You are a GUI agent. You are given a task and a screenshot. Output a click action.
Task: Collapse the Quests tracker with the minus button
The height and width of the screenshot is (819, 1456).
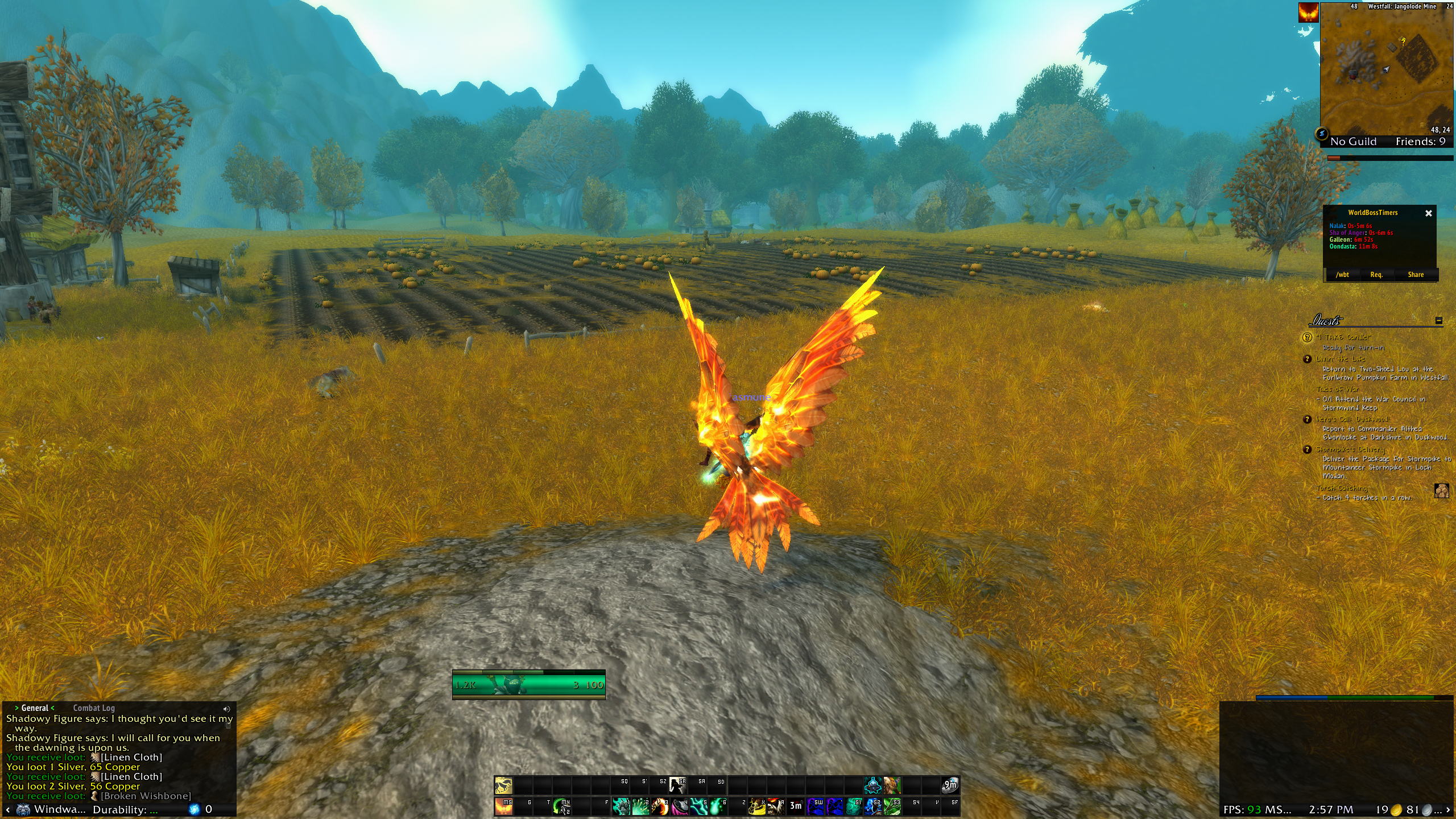[1438, 321]
